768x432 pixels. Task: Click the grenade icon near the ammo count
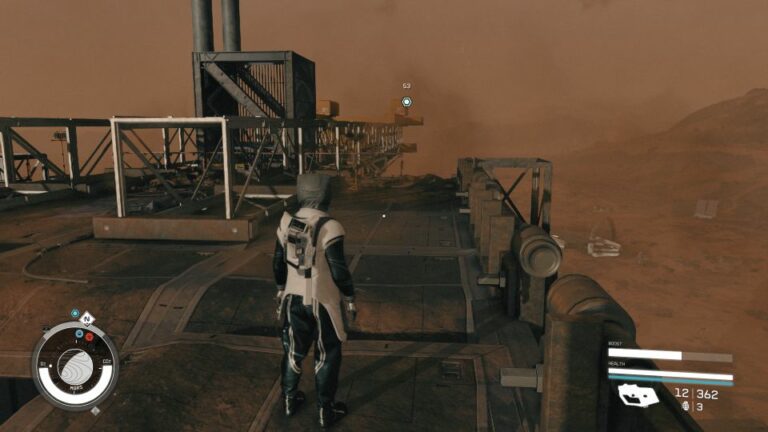685,407
